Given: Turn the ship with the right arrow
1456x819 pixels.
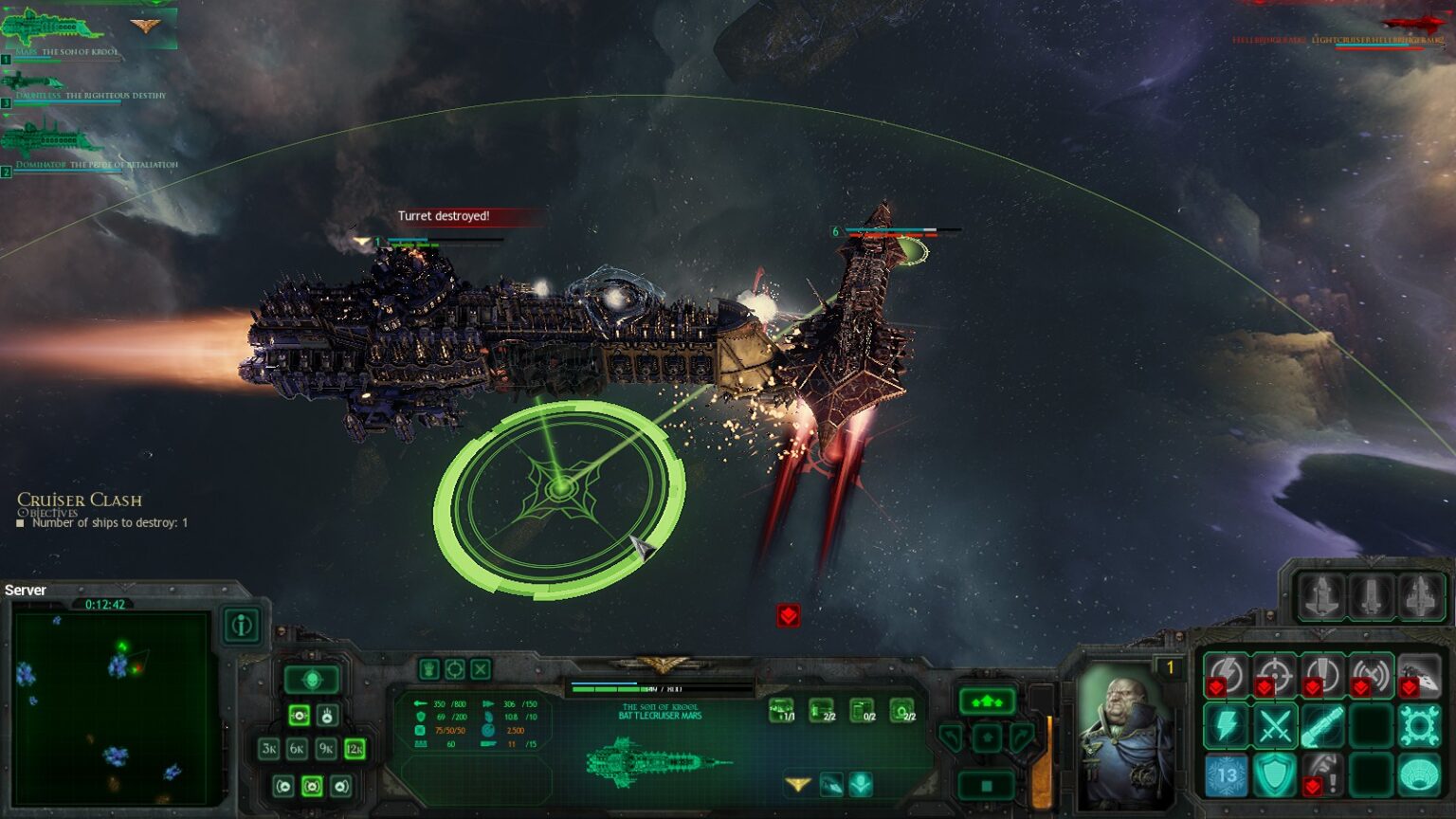Looking at the screenshot, I should 1022,737.
